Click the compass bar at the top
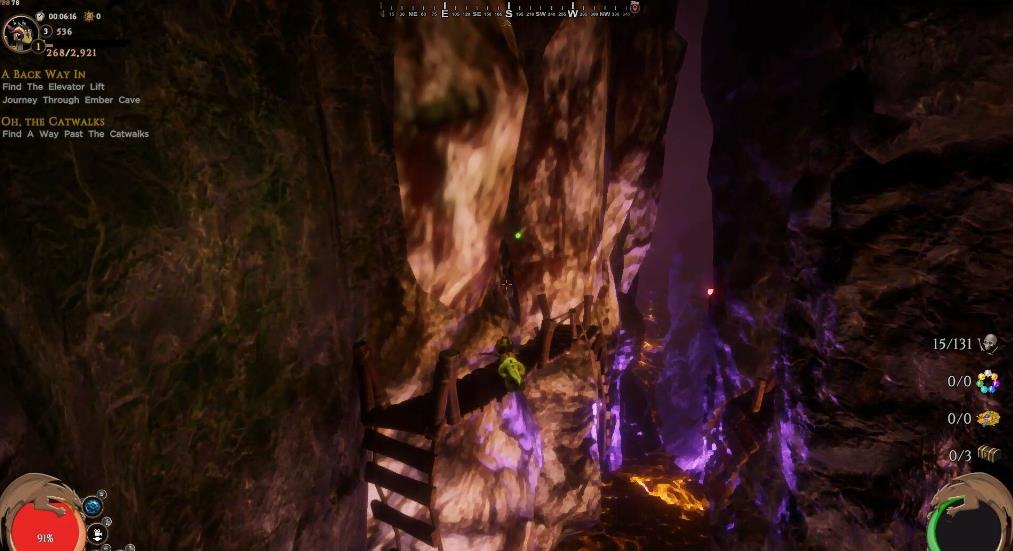Image resolution: width=1013 pixels, height=551 pixels. [508, 9]
